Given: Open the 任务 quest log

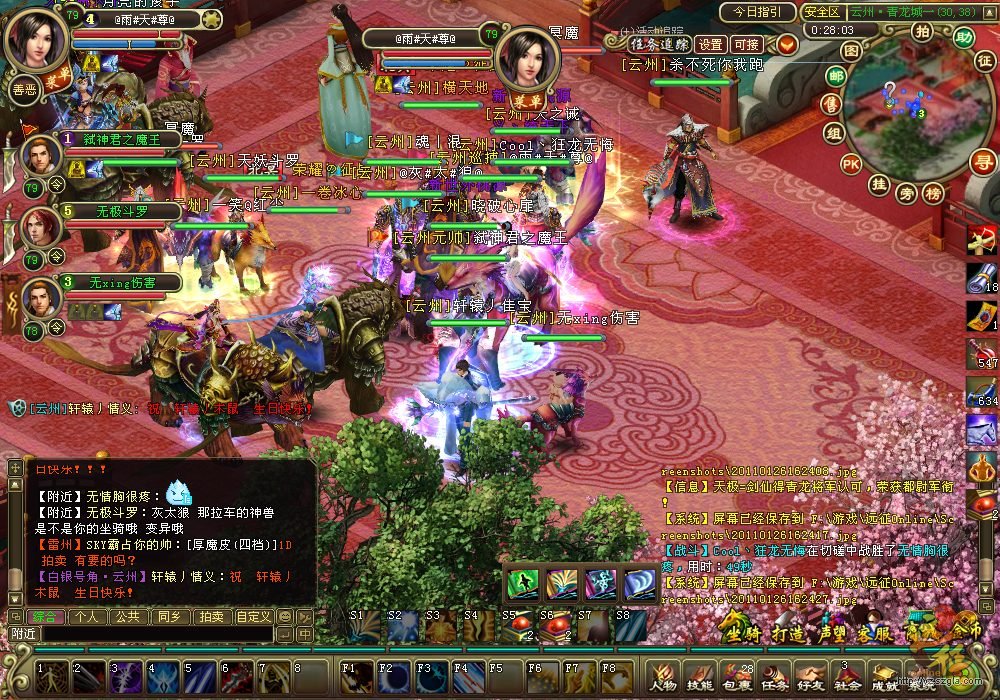Looking at the screenshot, I should pyautogui.click(x=775, y=677).
